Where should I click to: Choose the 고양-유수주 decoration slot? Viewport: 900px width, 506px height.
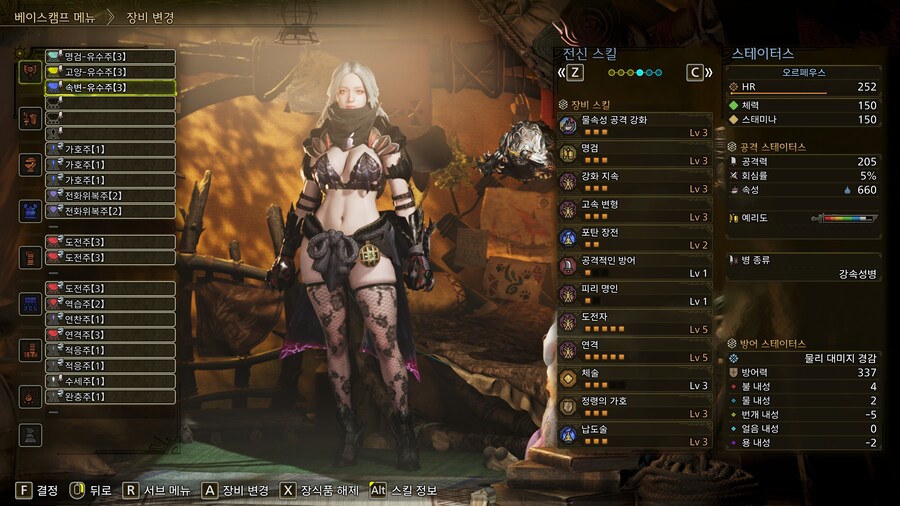click(x=110, y=72)
